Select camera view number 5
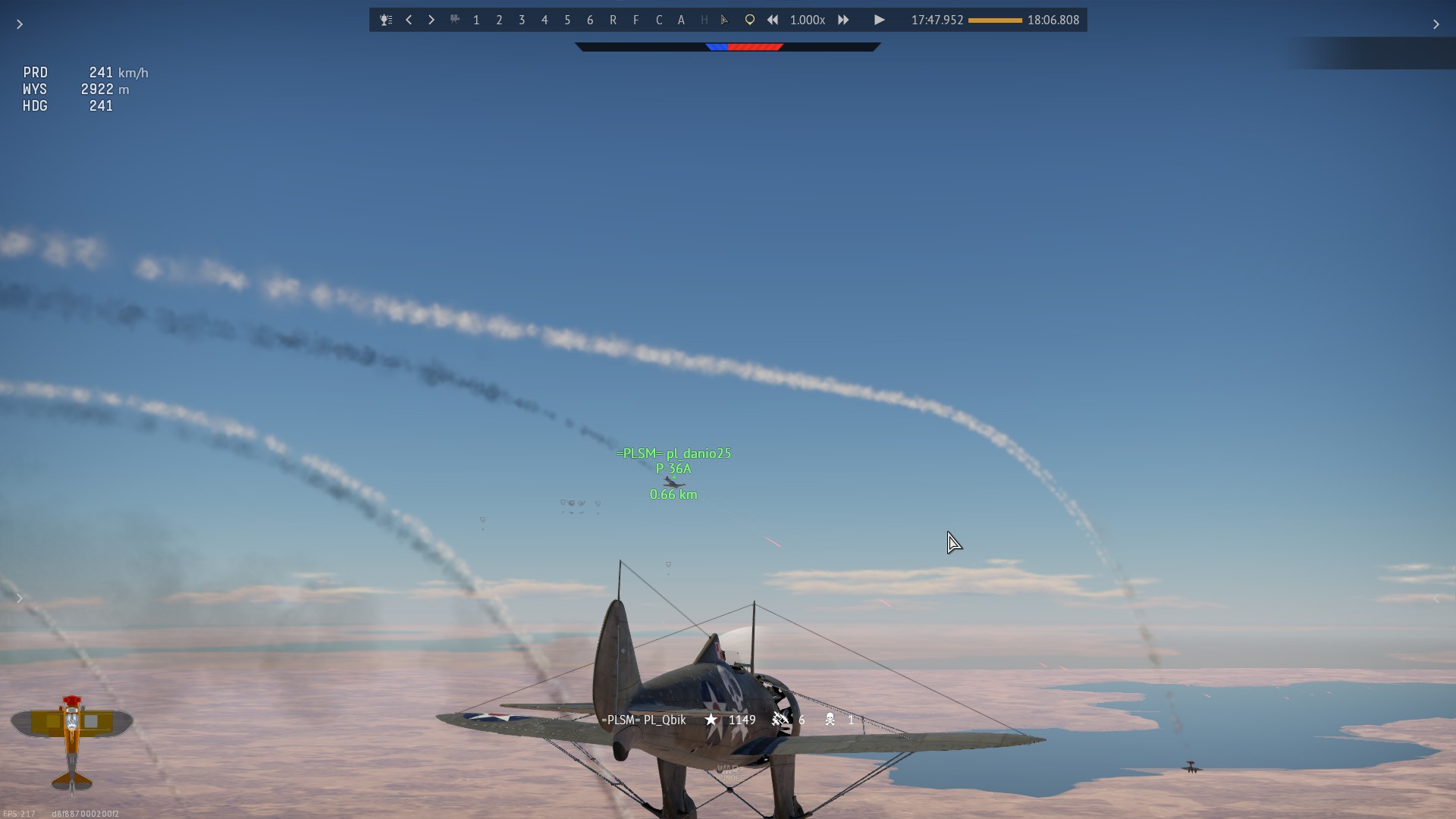1456x819 pixels. [x=567, y=20]
